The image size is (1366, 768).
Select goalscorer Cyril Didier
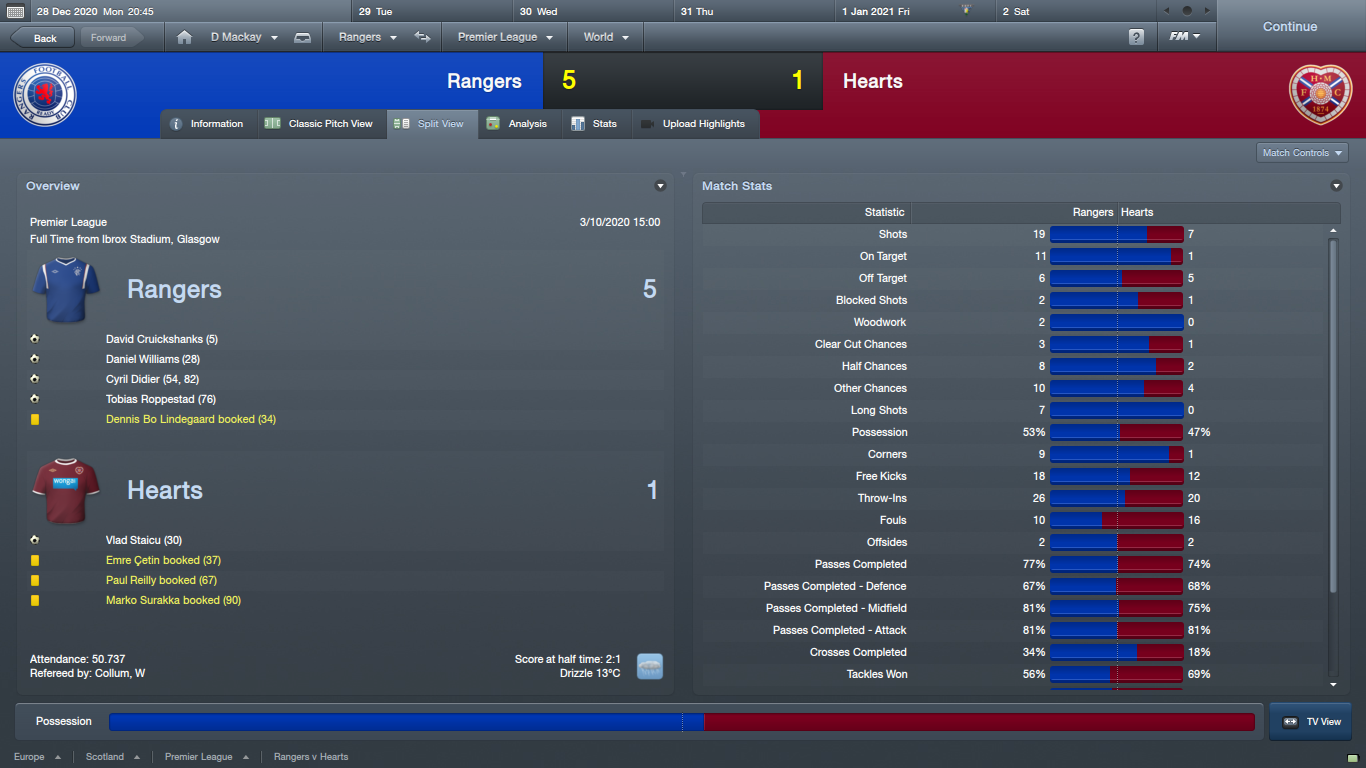(152, 379)
